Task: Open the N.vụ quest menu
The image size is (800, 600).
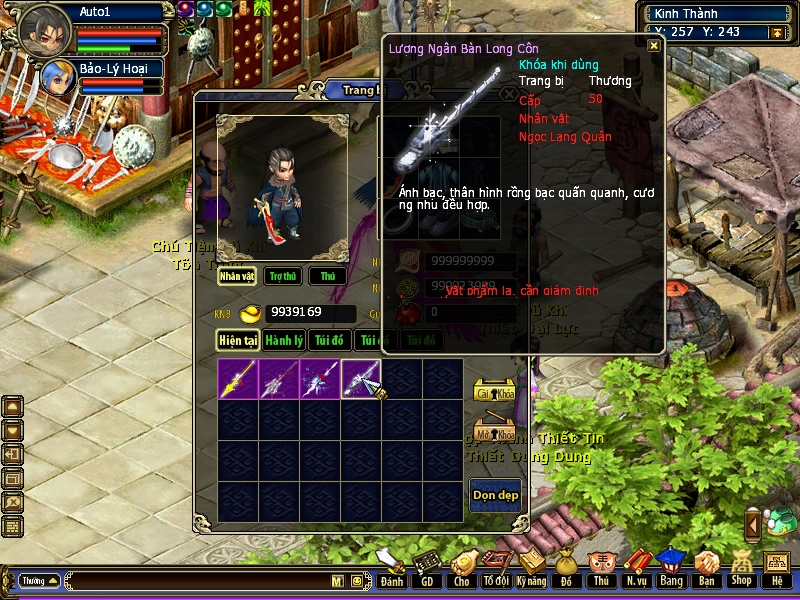Action: (x=636, y=568)
